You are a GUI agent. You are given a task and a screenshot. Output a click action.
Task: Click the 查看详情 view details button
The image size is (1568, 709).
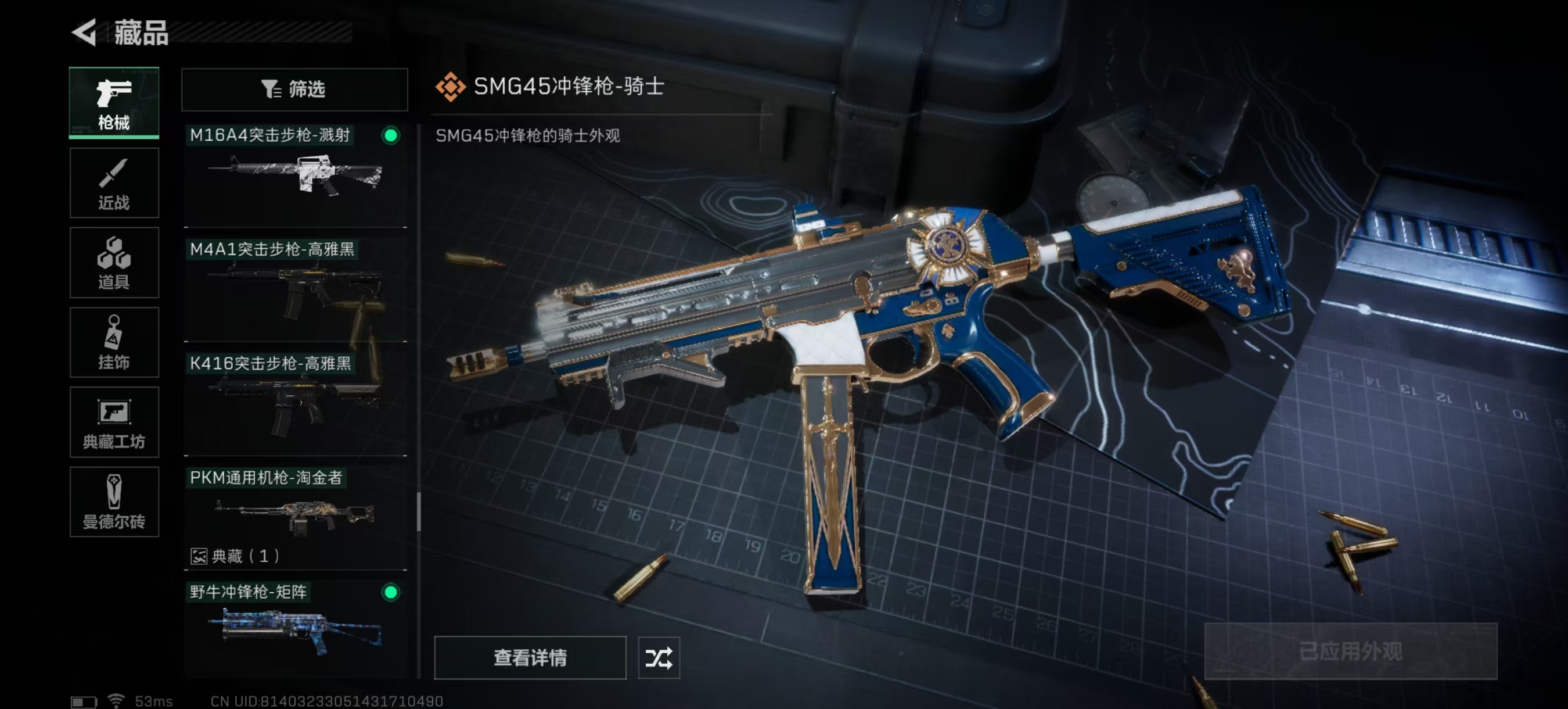click(530, 657)
